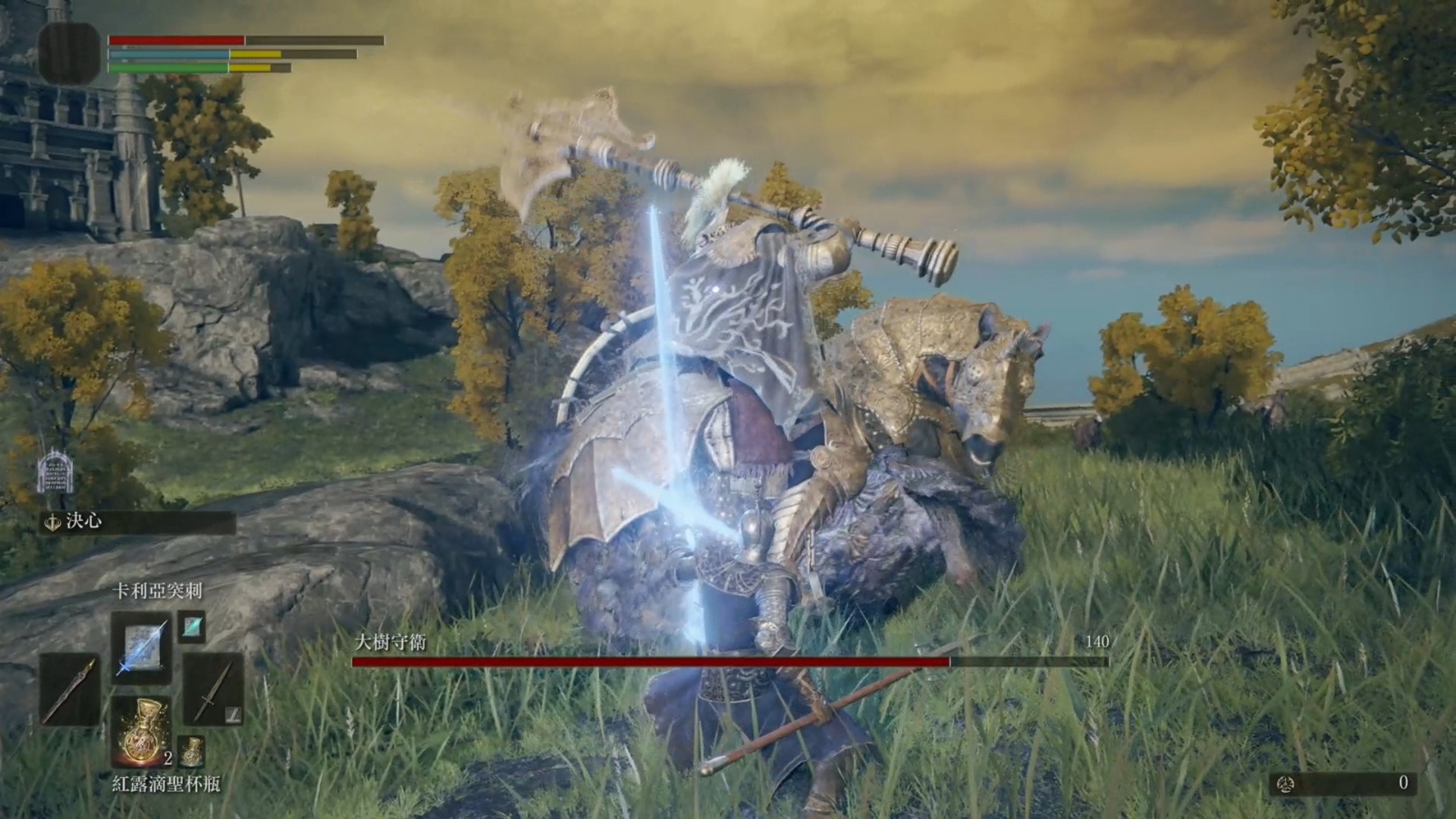
Task: Select the left-hand staff weapon slot
Action: coord(70,689)
